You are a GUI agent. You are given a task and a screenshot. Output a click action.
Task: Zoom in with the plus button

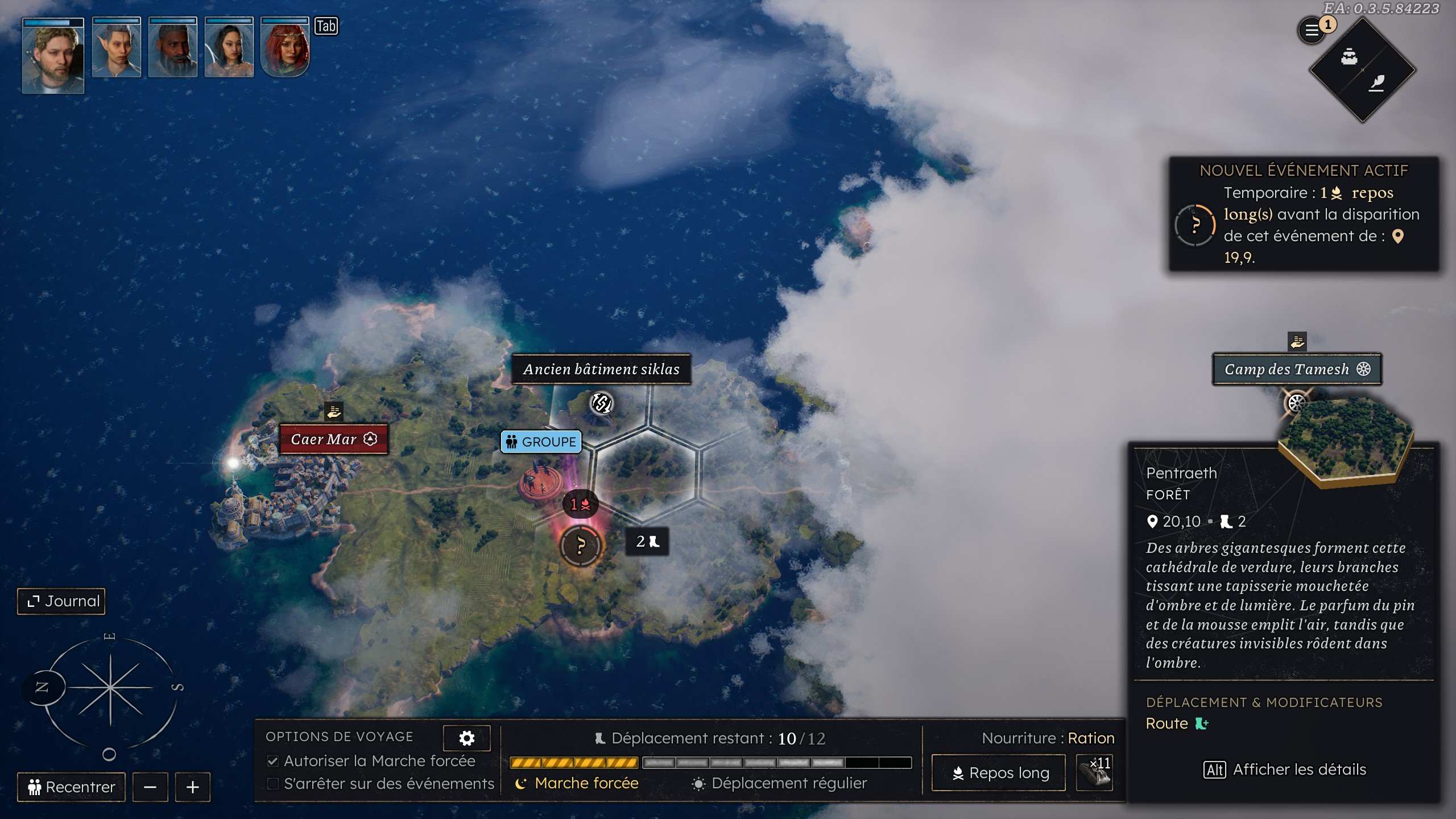click(x=193, y=787)
